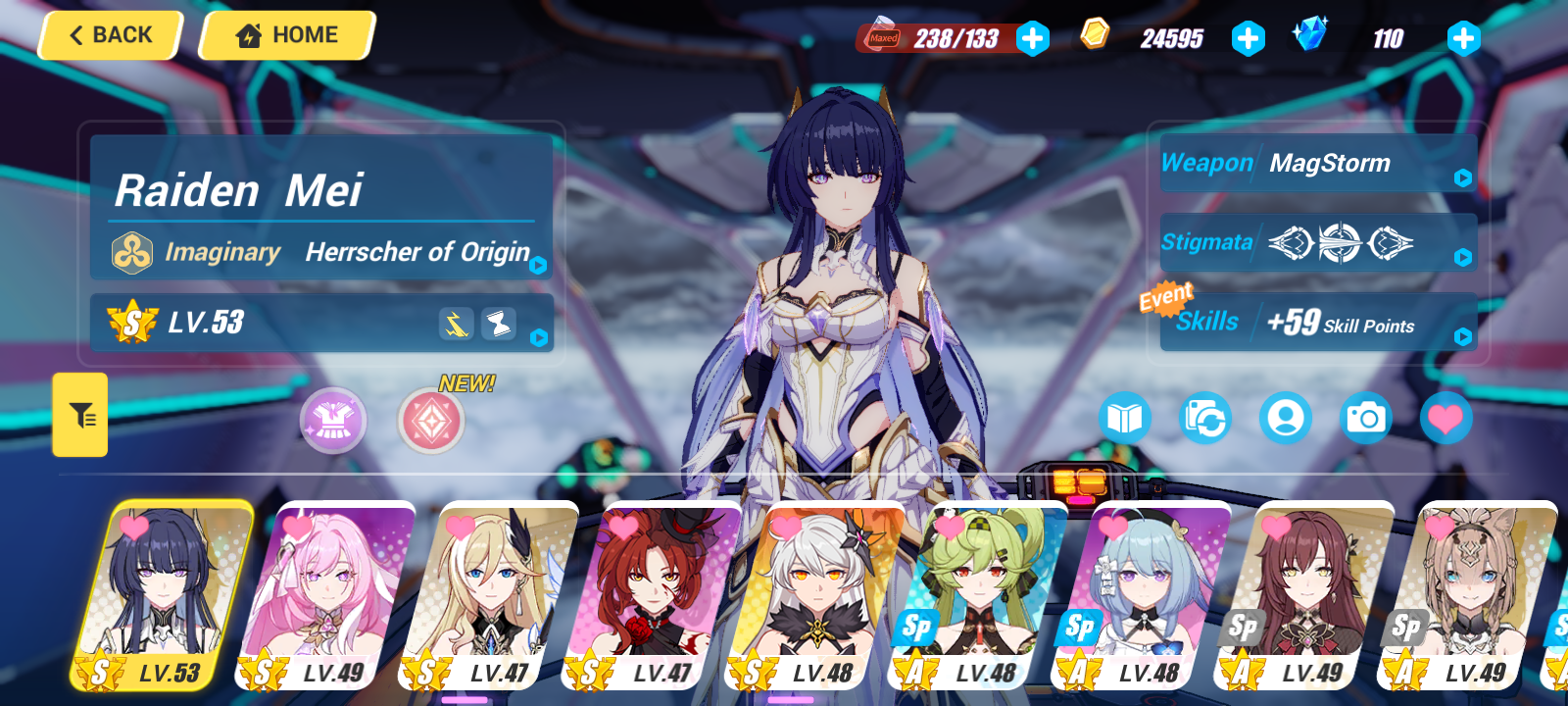Click the NEW! augment core icon
The image size is (1568, 706).
pos(430,420)
